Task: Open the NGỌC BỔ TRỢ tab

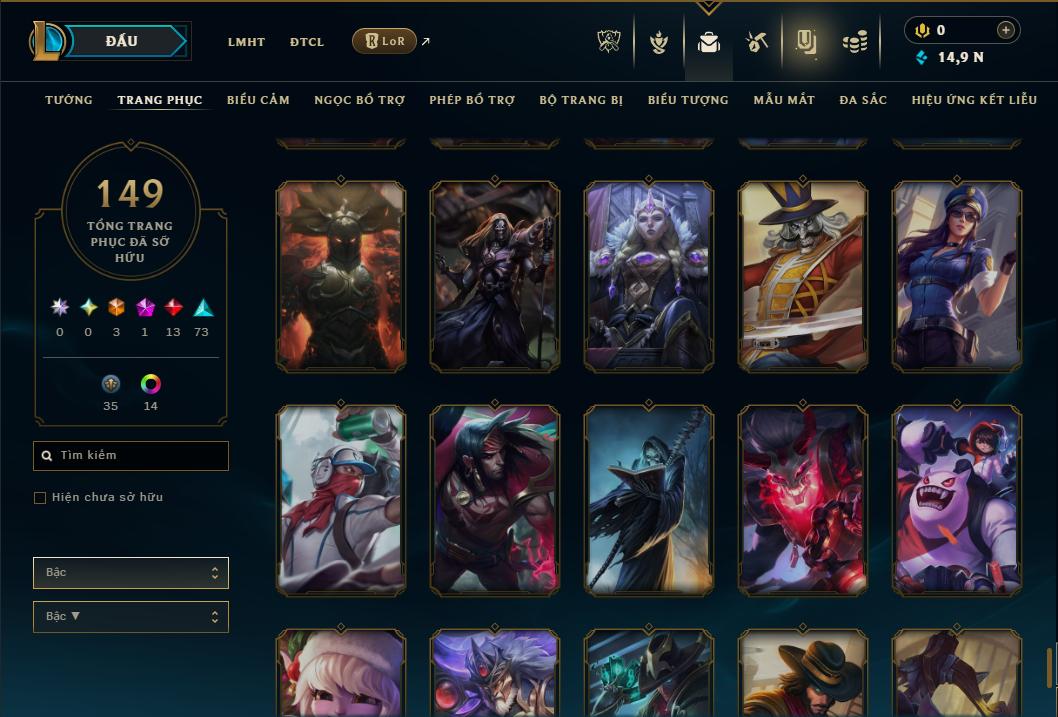Action: 359,100
